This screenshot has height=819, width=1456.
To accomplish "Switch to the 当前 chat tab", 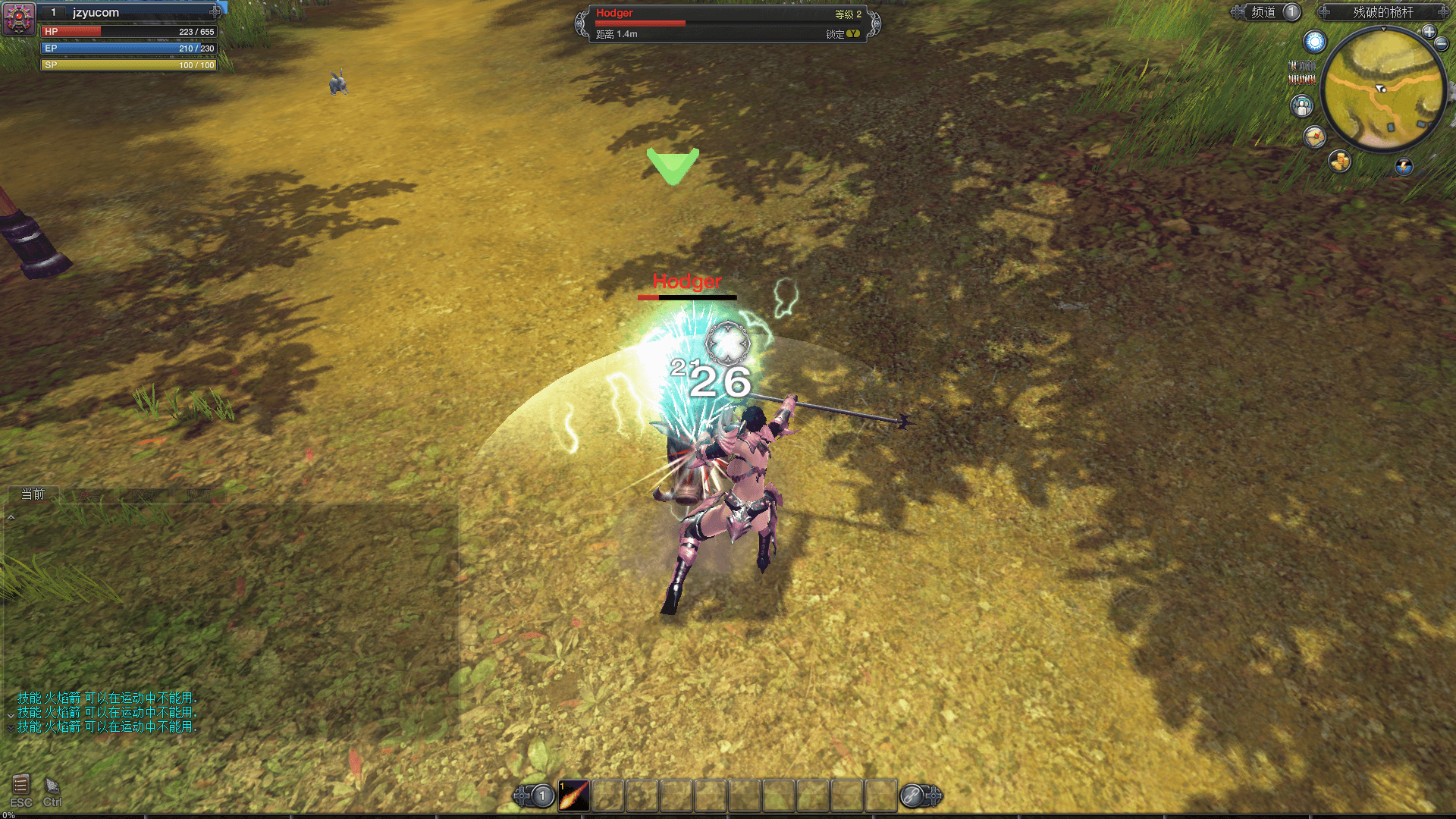I will click(x=33, y=494).
